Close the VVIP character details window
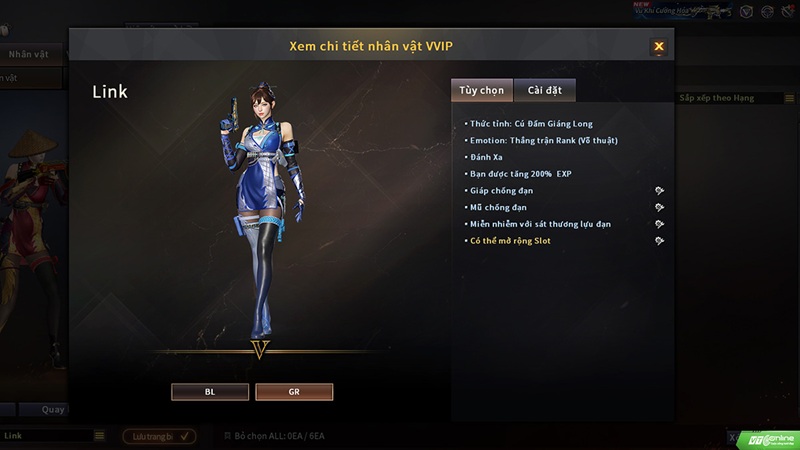This screenshot has height=450, width=800. (658, 46)
